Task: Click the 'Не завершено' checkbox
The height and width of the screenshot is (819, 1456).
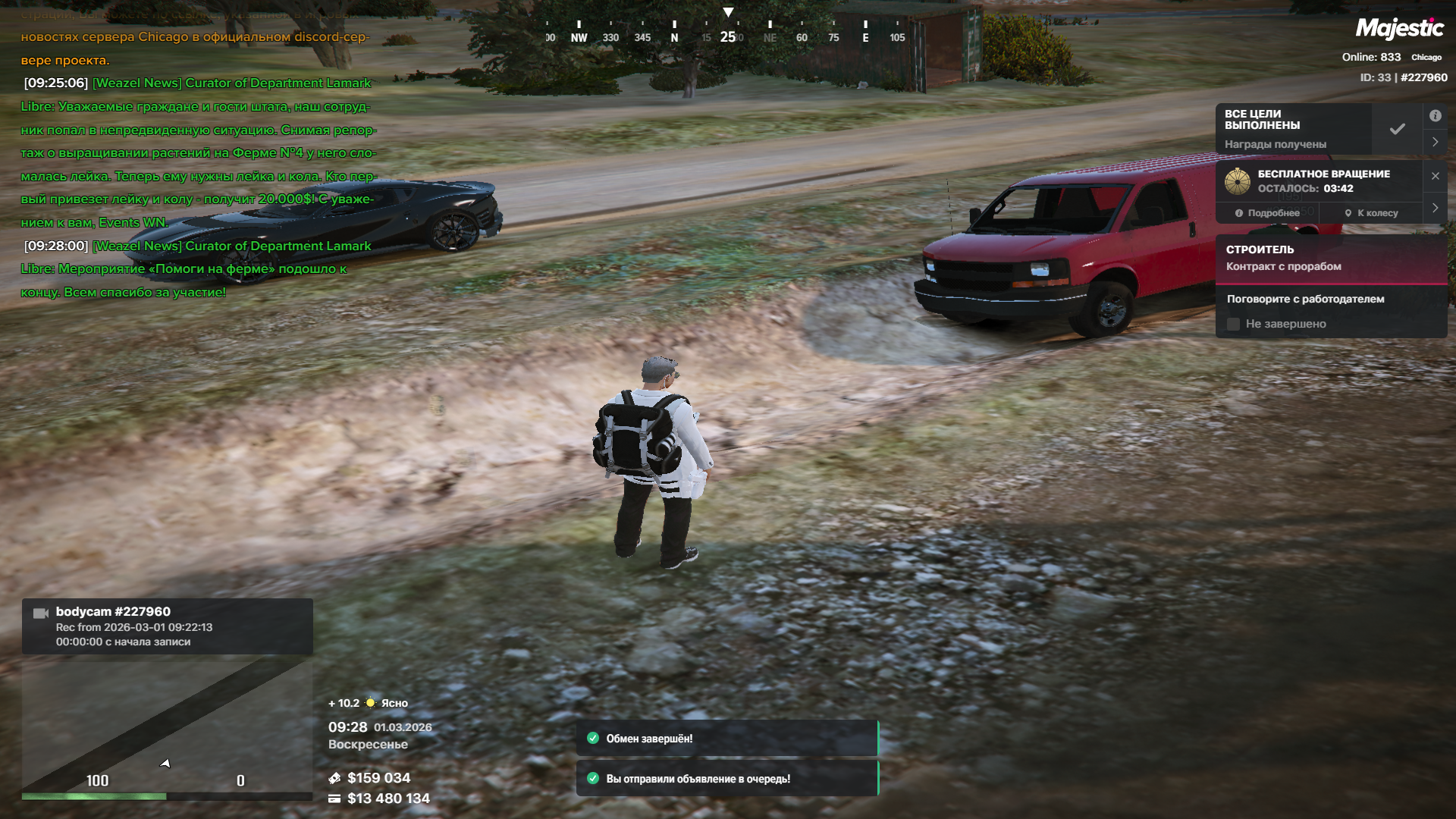Action: coord(1234,324)
